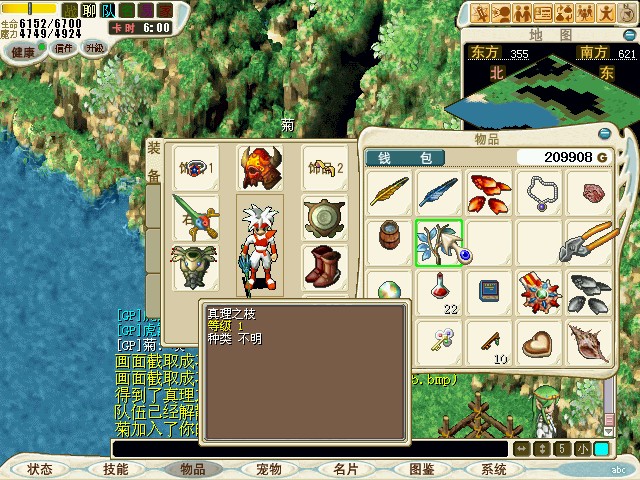Open the 系统 system menu
This screenshot has height=480, width=640.
coord(494,468)
